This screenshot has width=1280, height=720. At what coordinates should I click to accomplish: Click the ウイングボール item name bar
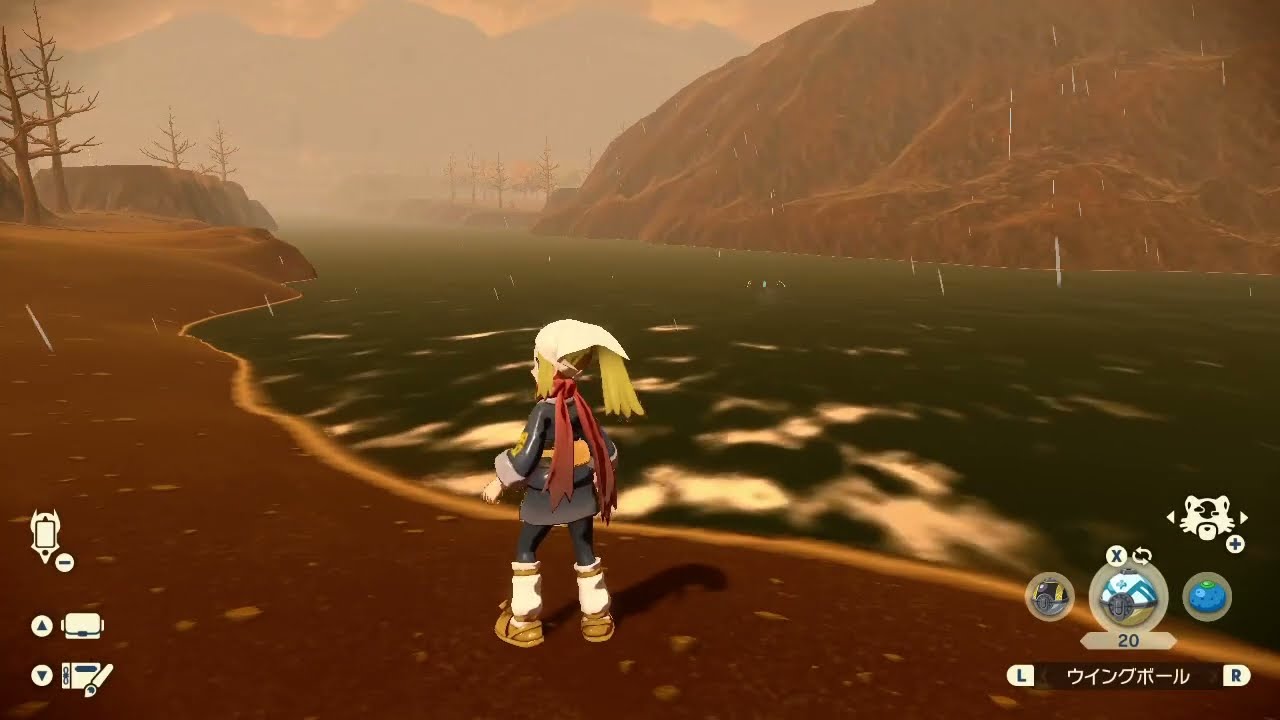coord(1128,677)
